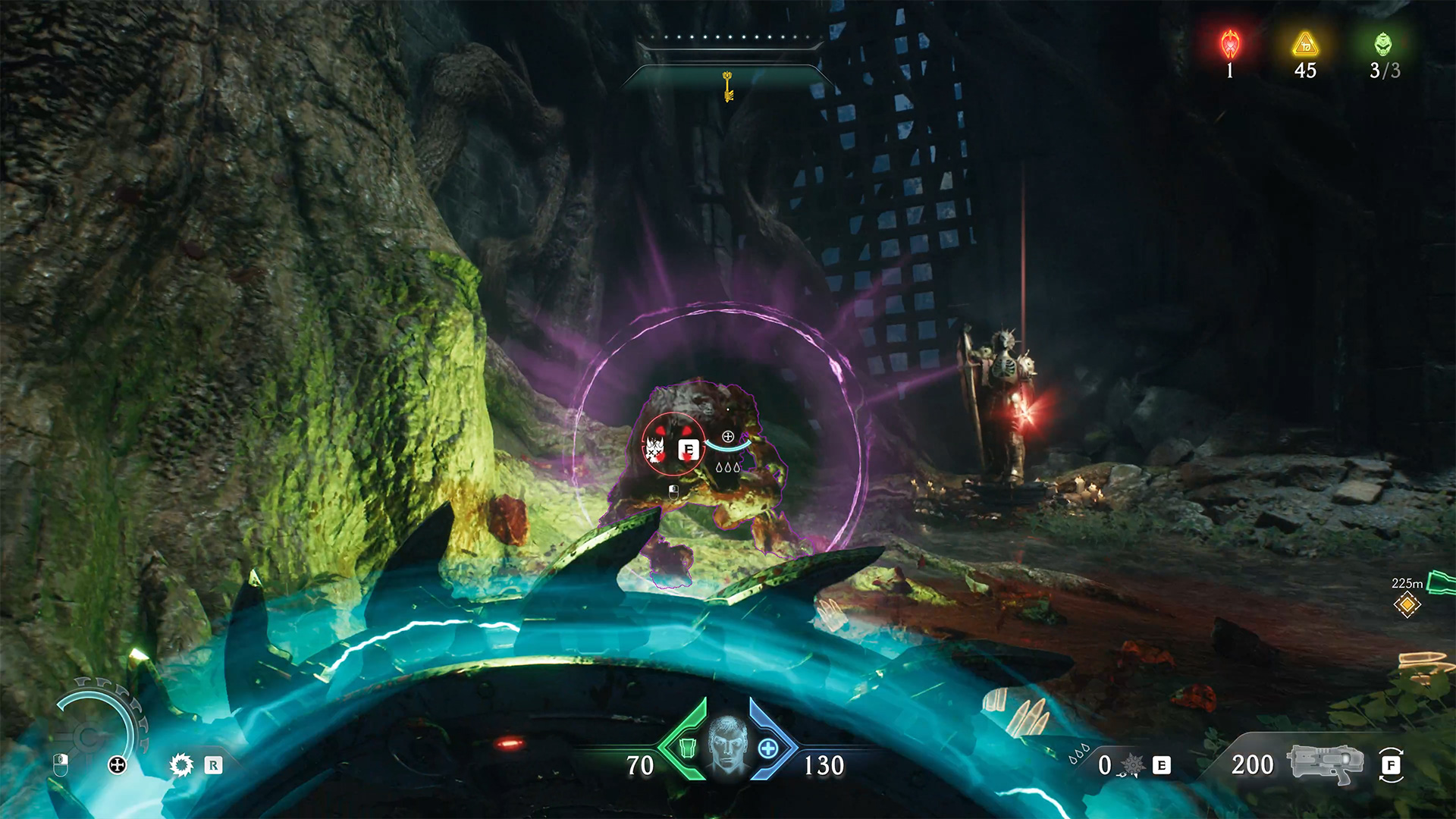Click the blue health cross icon
This screenshot has height=819, width=1456.
[x=768, y=748]
